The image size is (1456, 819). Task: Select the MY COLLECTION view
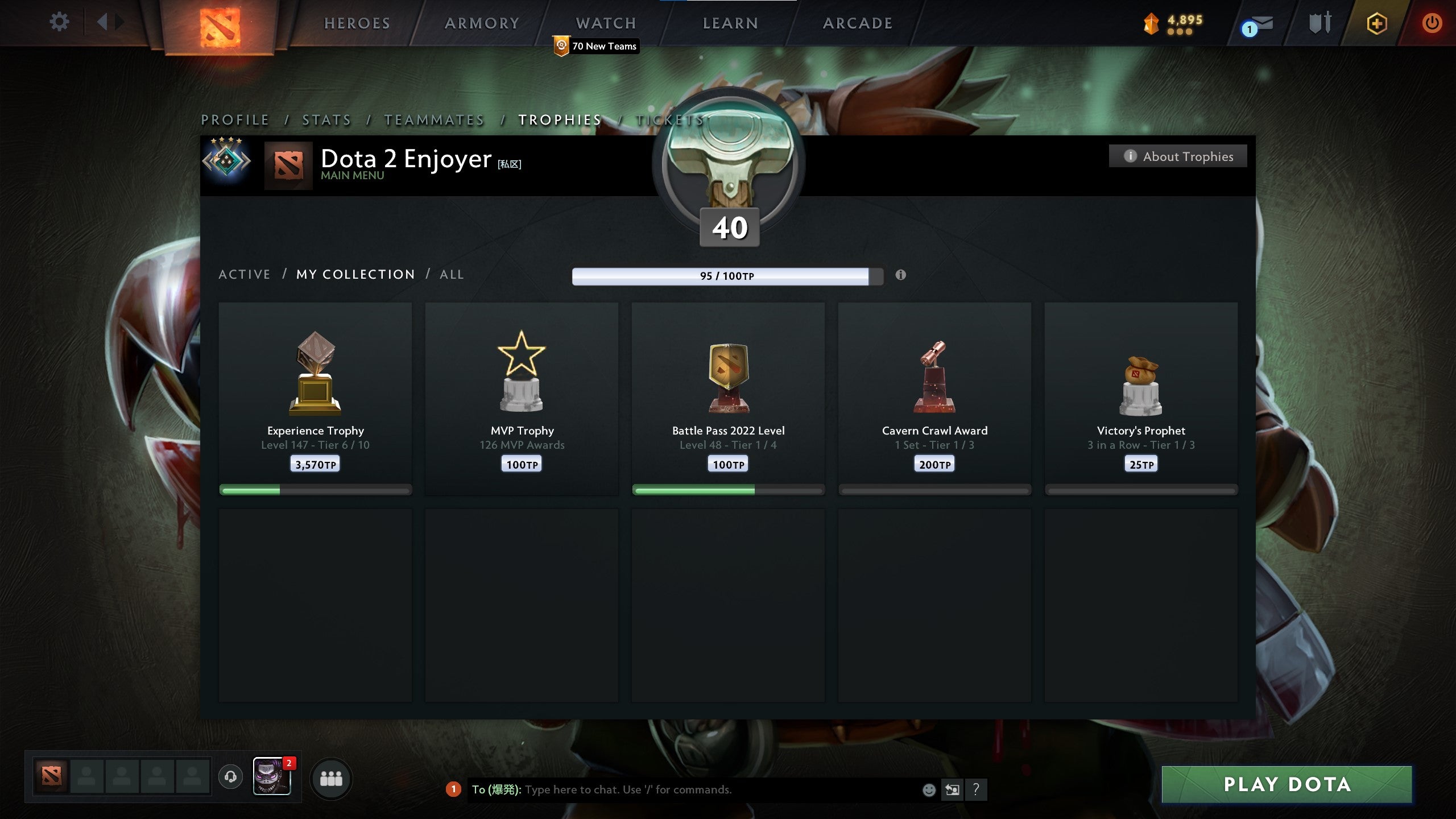tap(355, 274)
